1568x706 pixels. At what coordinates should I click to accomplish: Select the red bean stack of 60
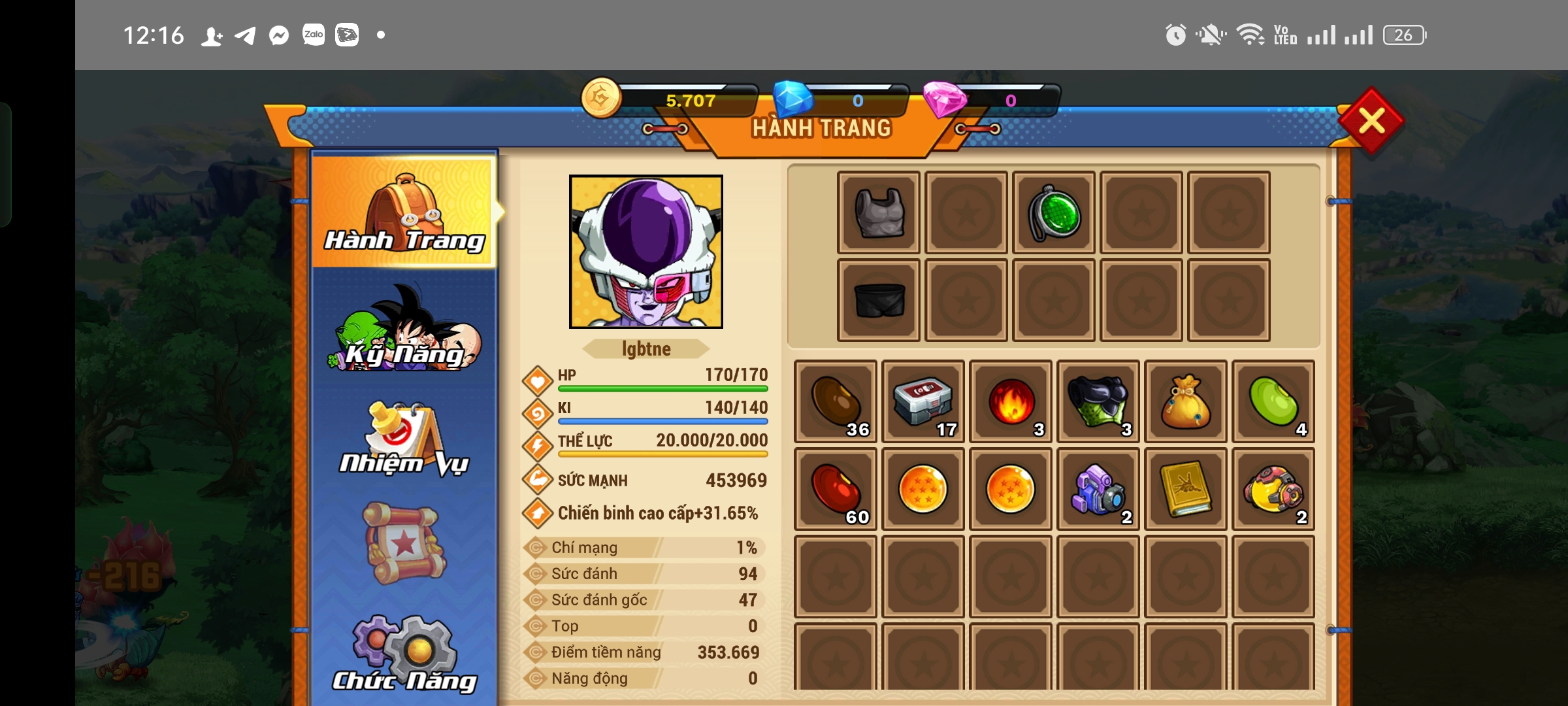point(836,489)
